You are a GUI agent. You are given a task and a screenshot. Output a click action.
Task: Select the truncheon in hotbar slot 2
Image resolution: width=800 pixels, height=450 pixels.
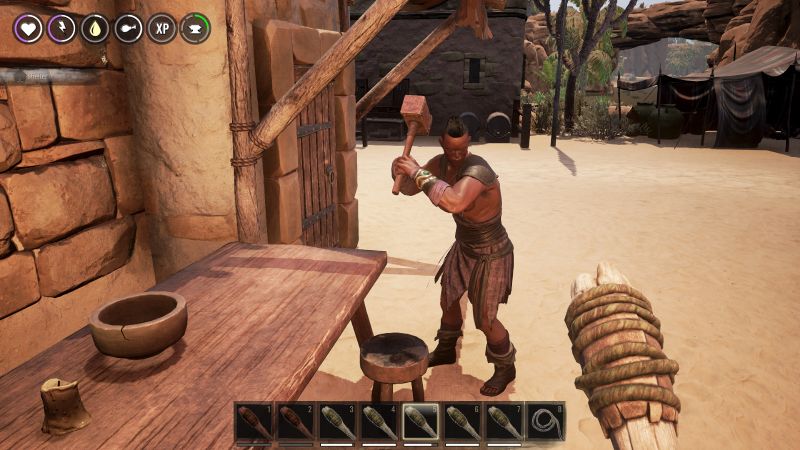[296, 422]
